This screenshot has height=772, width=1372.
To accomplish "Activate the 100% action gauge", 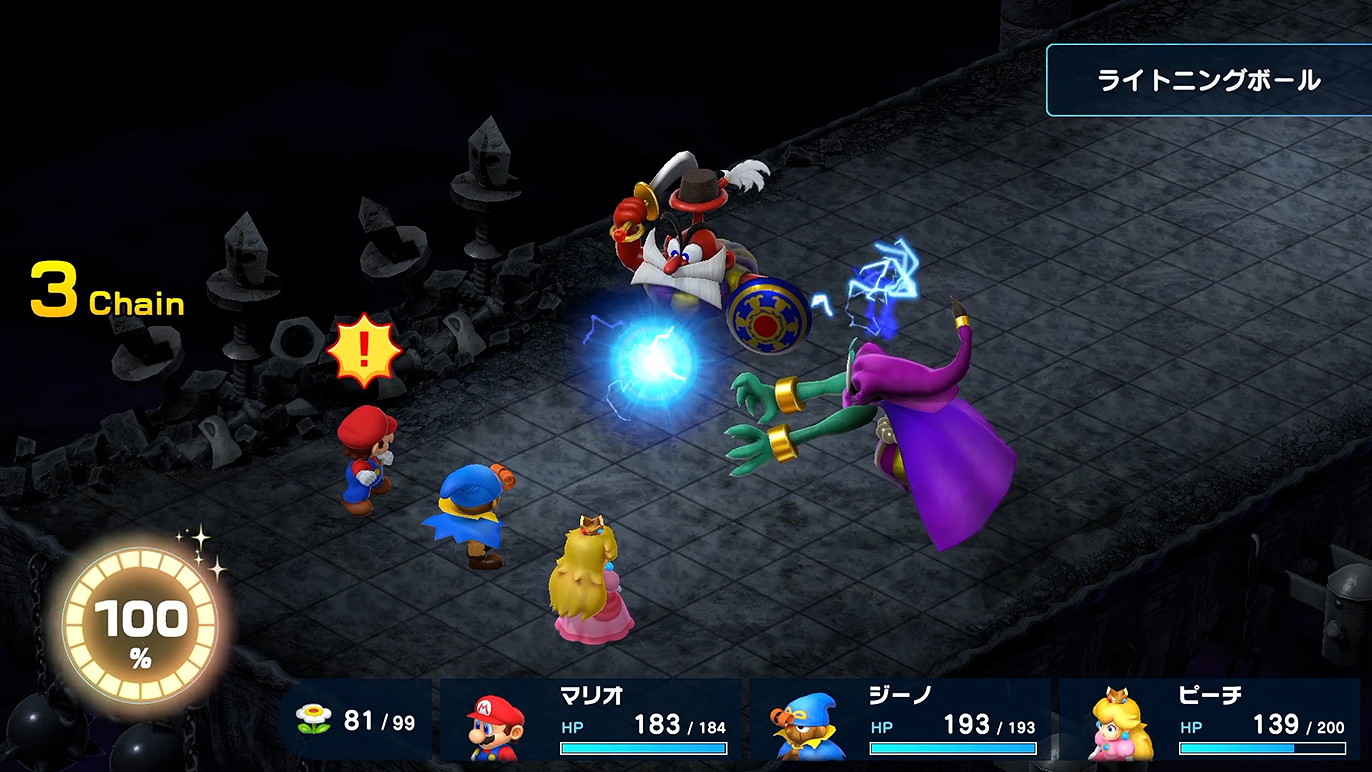I will pos(140,627).
